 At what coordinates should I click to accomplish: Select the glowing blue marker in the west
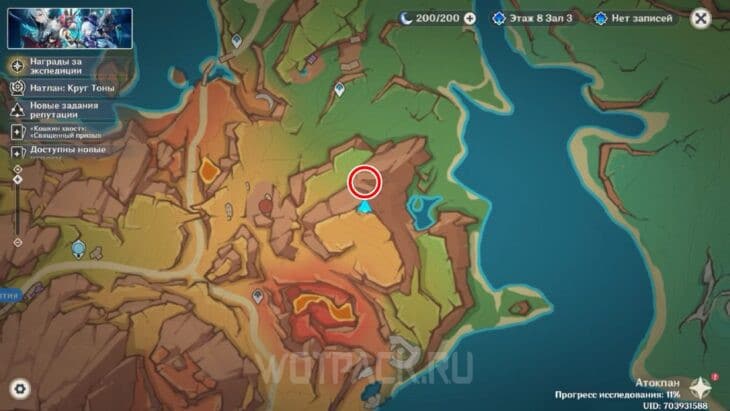tap(78, 248)
